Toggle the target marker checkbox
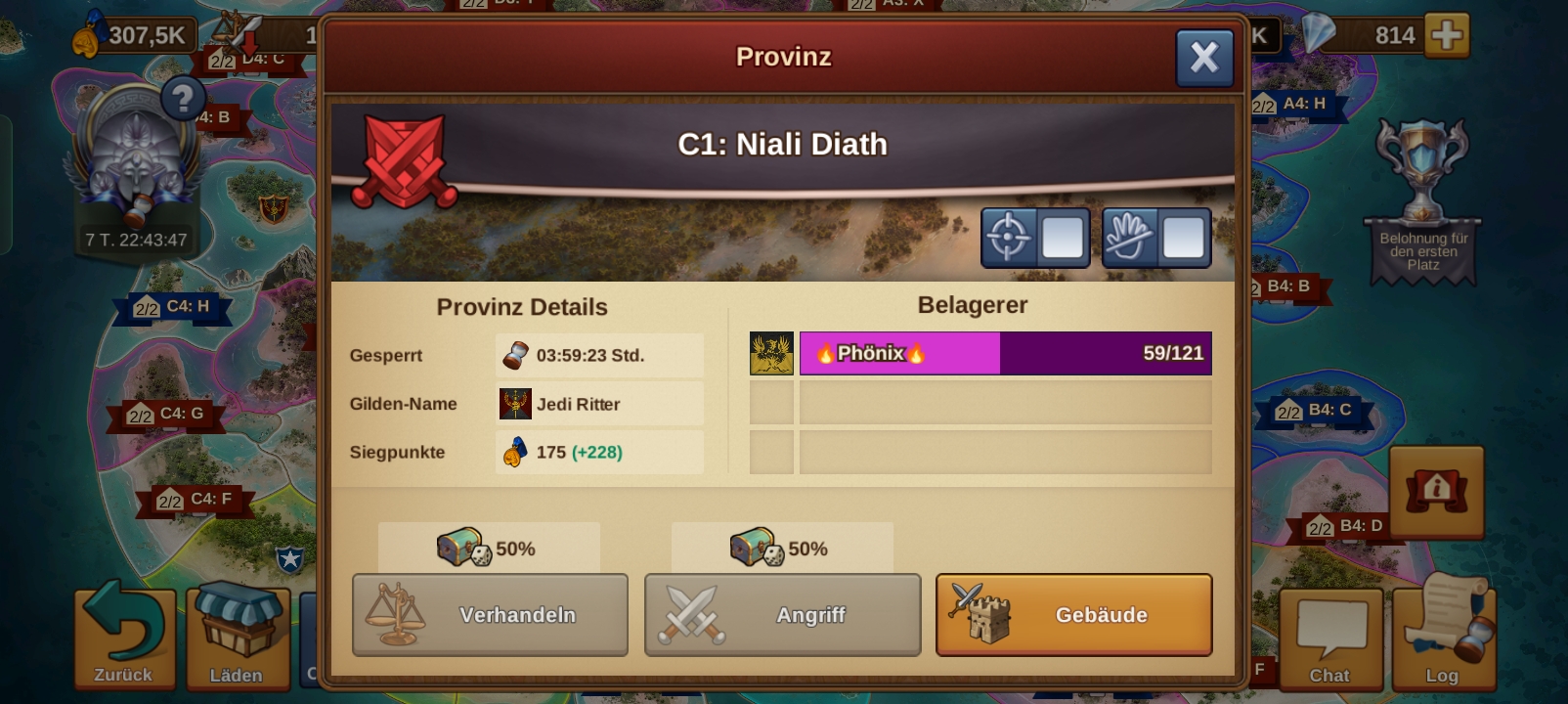1568x704 pixels. click(x=1065, y=238)
